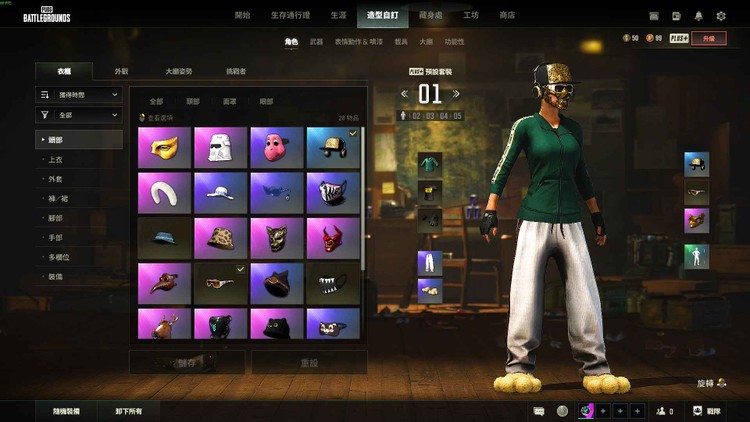Select the 外觀 (Appearance) tab

[x=121, y=72]
